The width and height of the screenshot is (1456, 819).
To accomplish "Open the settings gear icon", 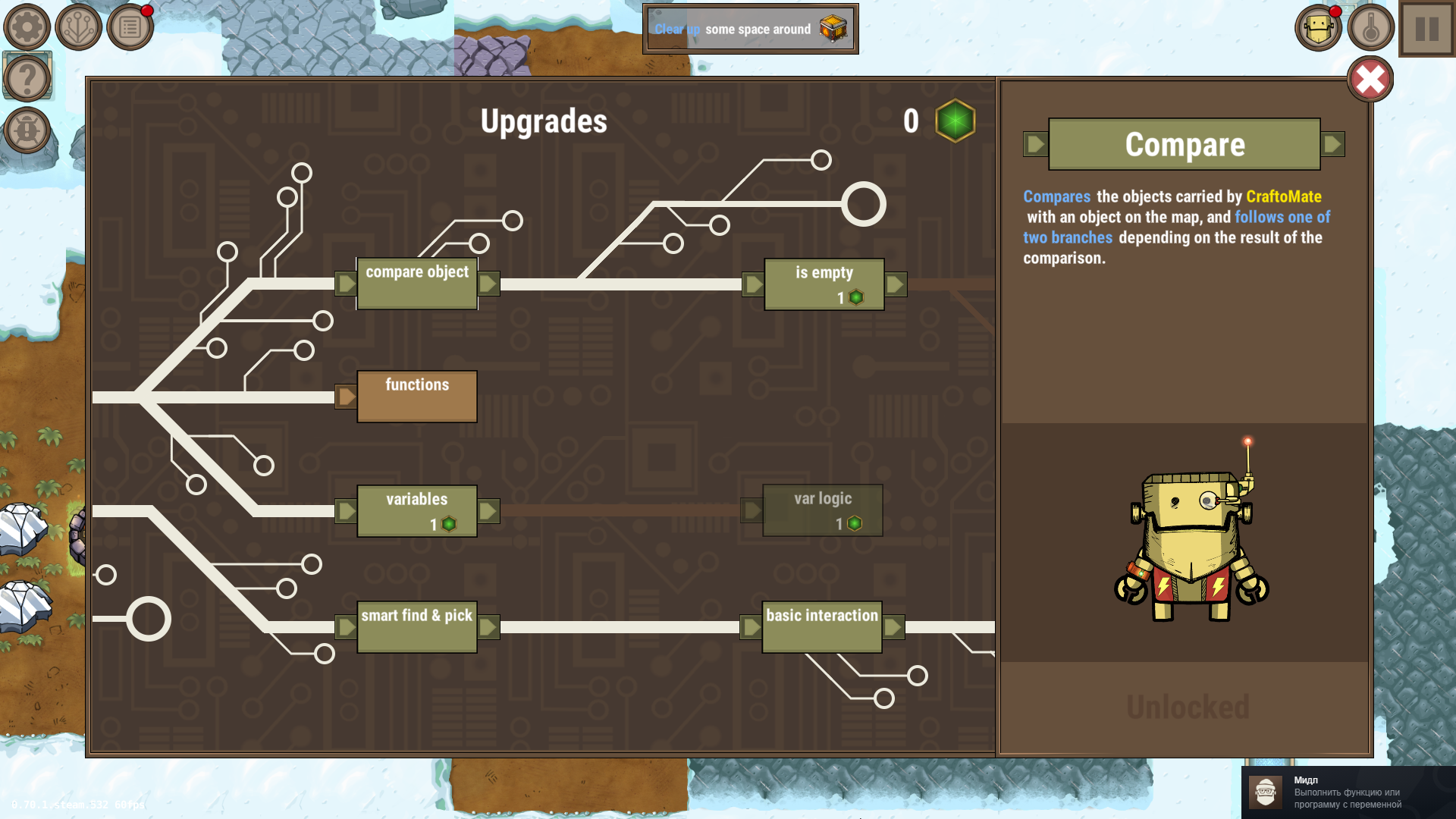I will 26,26.
